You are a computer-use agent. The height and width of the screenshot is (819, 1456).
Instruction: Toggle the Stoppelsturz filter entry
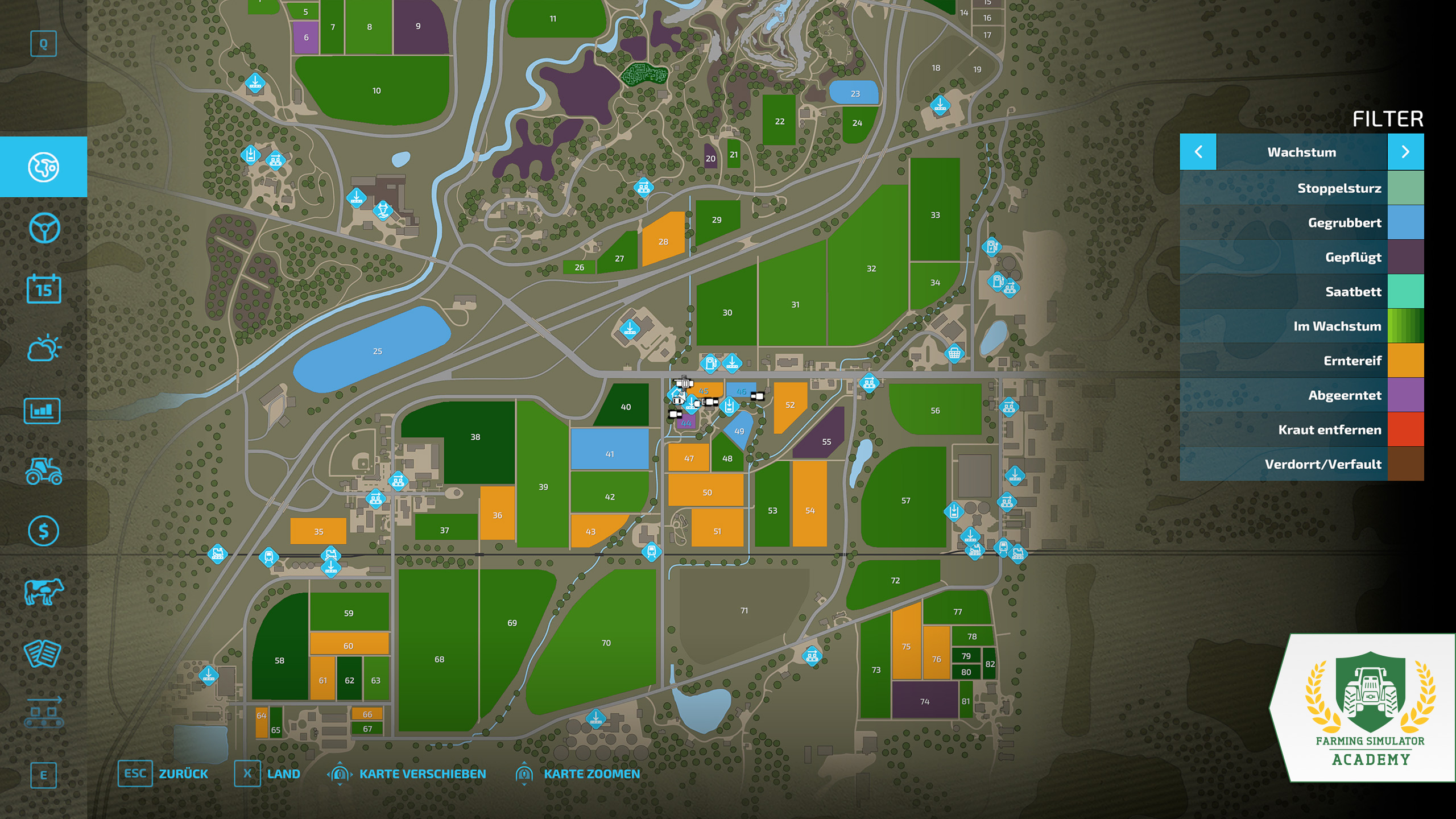click(1301, 188)
